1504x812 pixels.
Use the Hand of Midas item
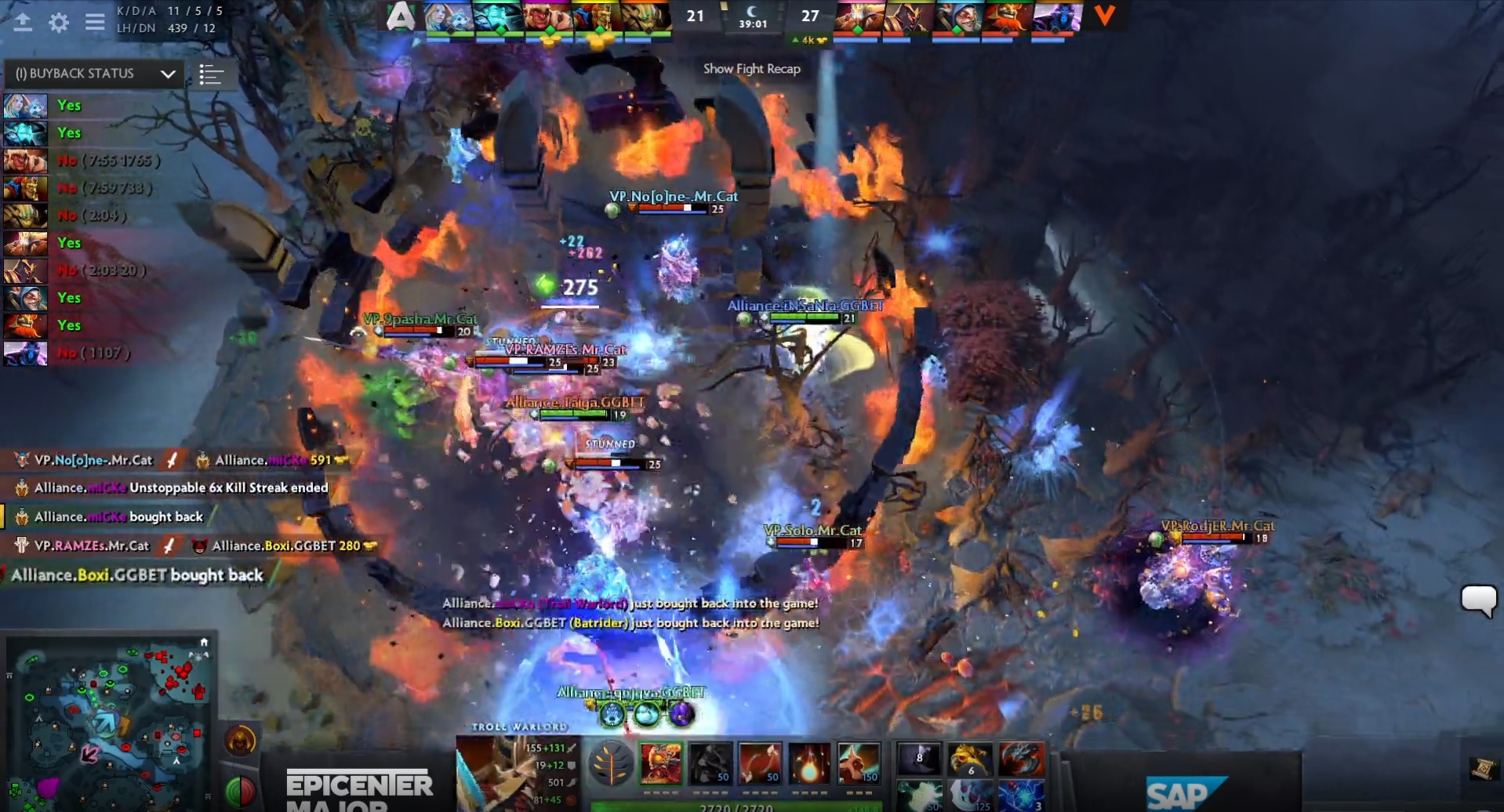point(970,758)
